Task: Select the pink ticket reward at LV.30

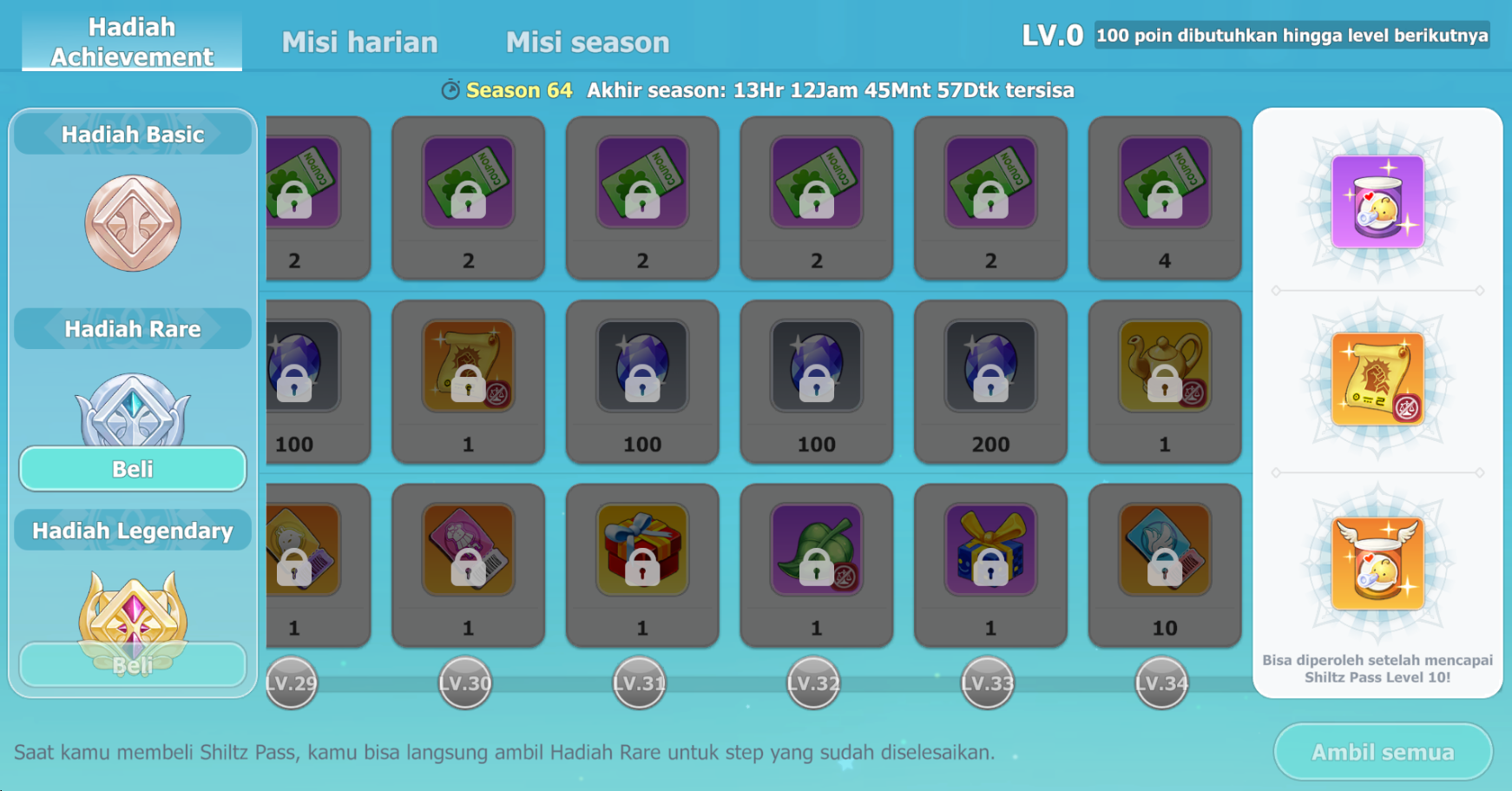Action: tap(469, 550)
